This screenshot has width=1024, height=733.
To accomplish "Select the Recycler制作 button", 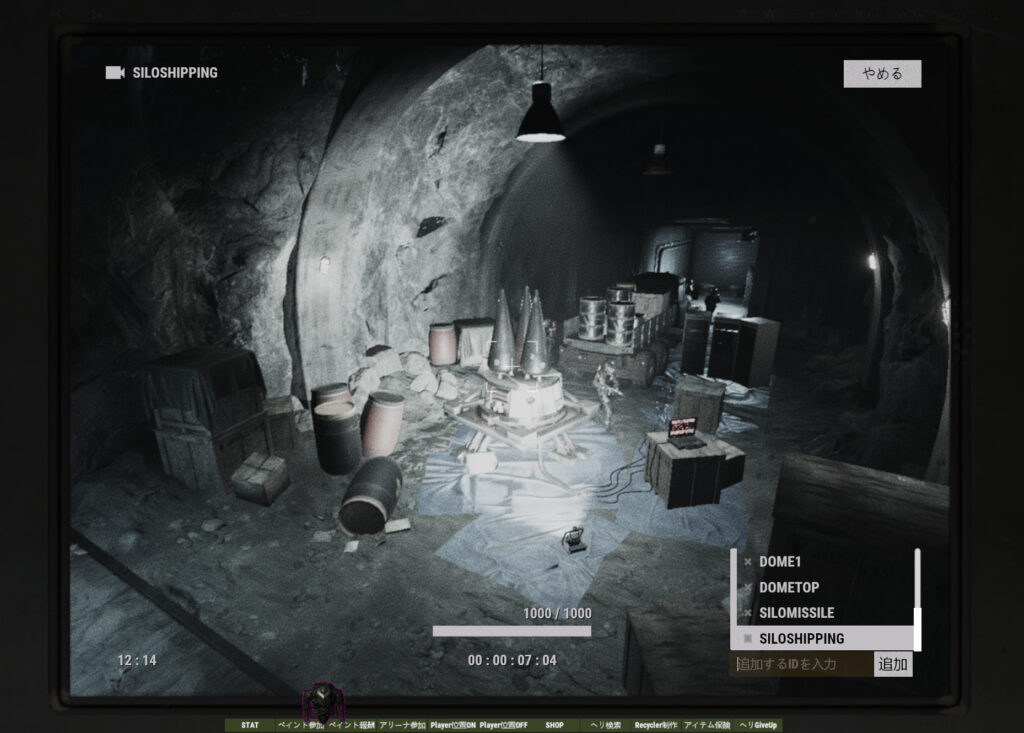I will point(656,725).
